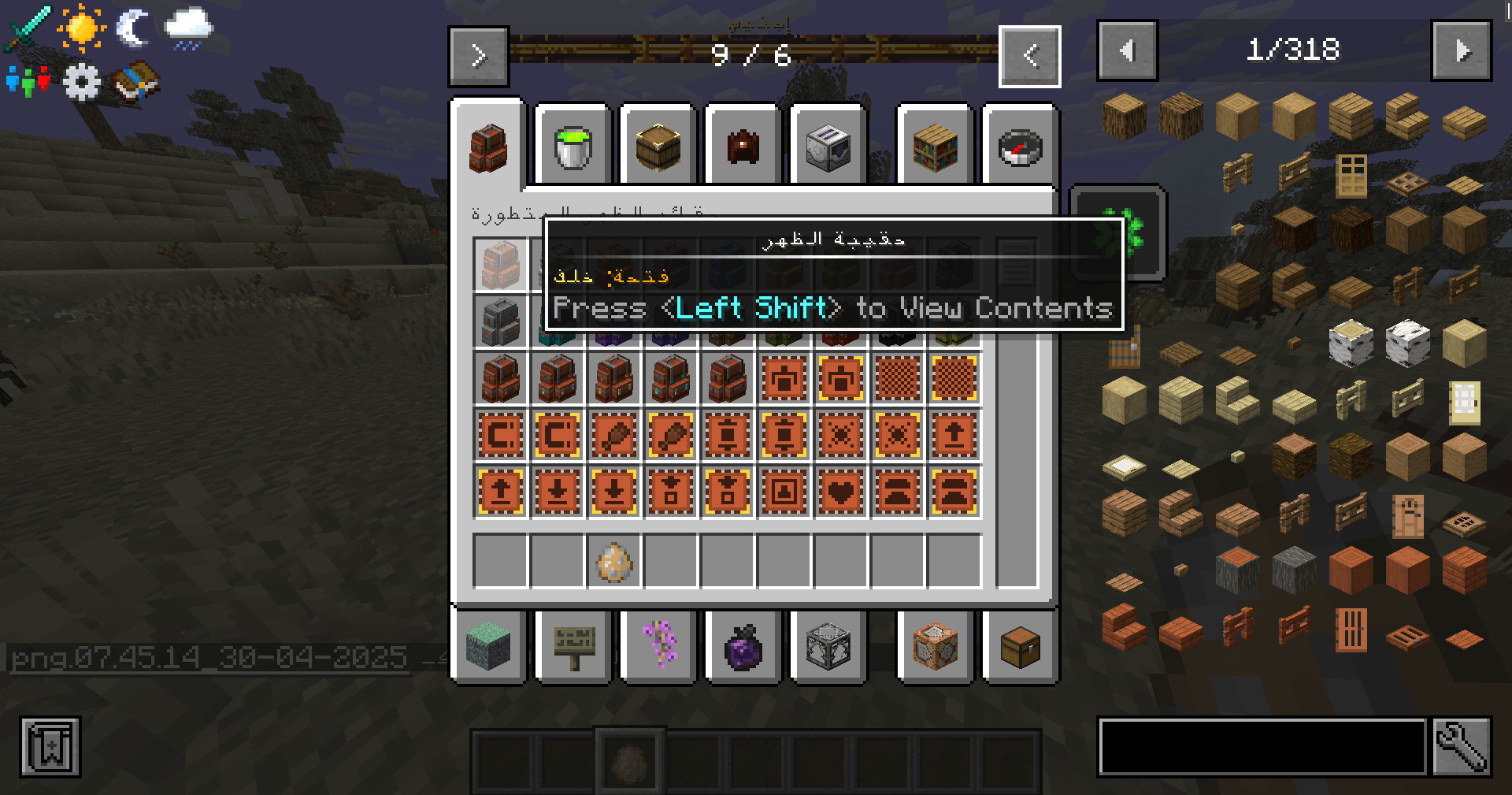Click the JEI search text field

pos(1262,747)
